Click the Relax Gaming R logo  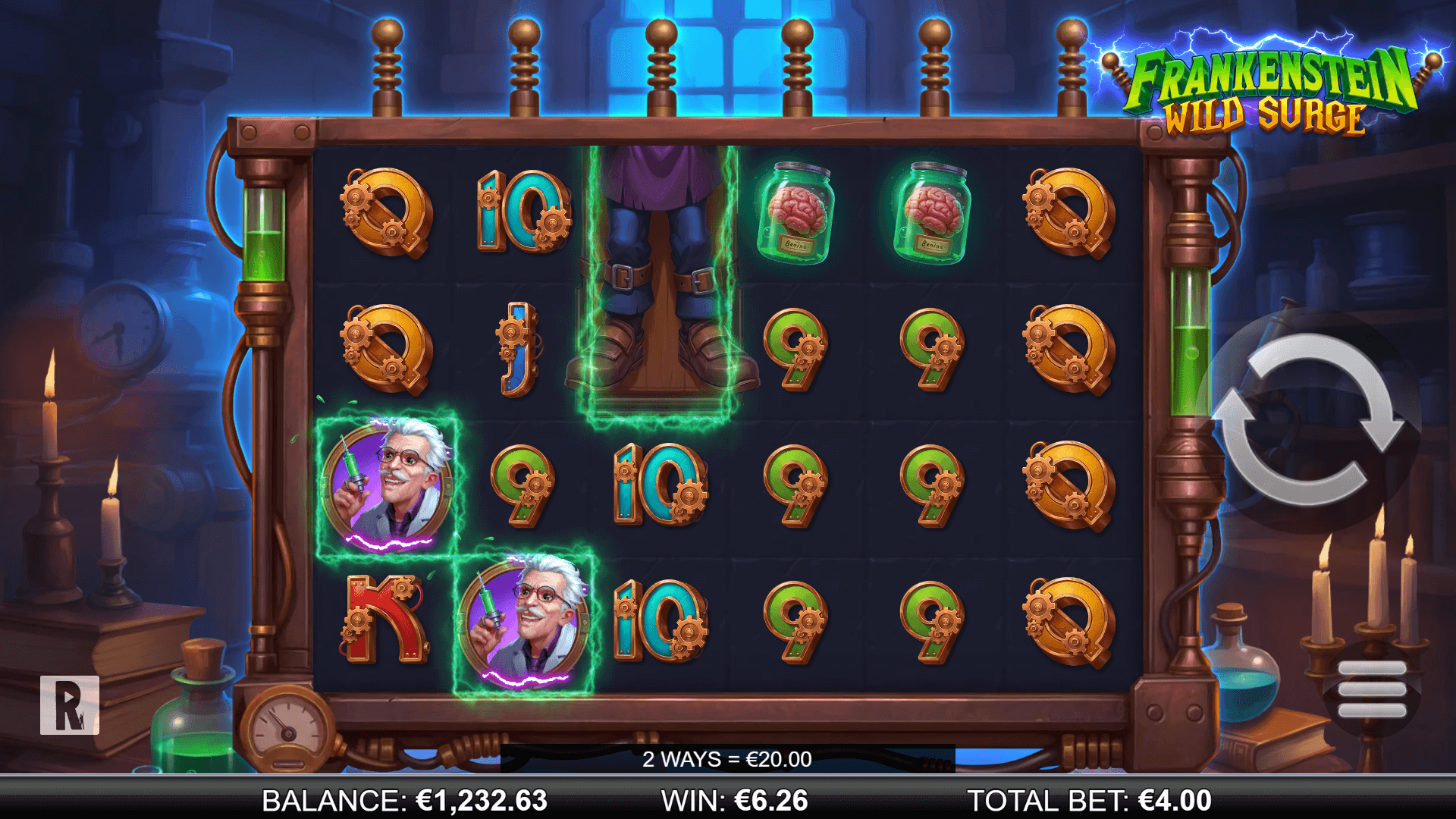pyautogui.click(x=70, y=705)
